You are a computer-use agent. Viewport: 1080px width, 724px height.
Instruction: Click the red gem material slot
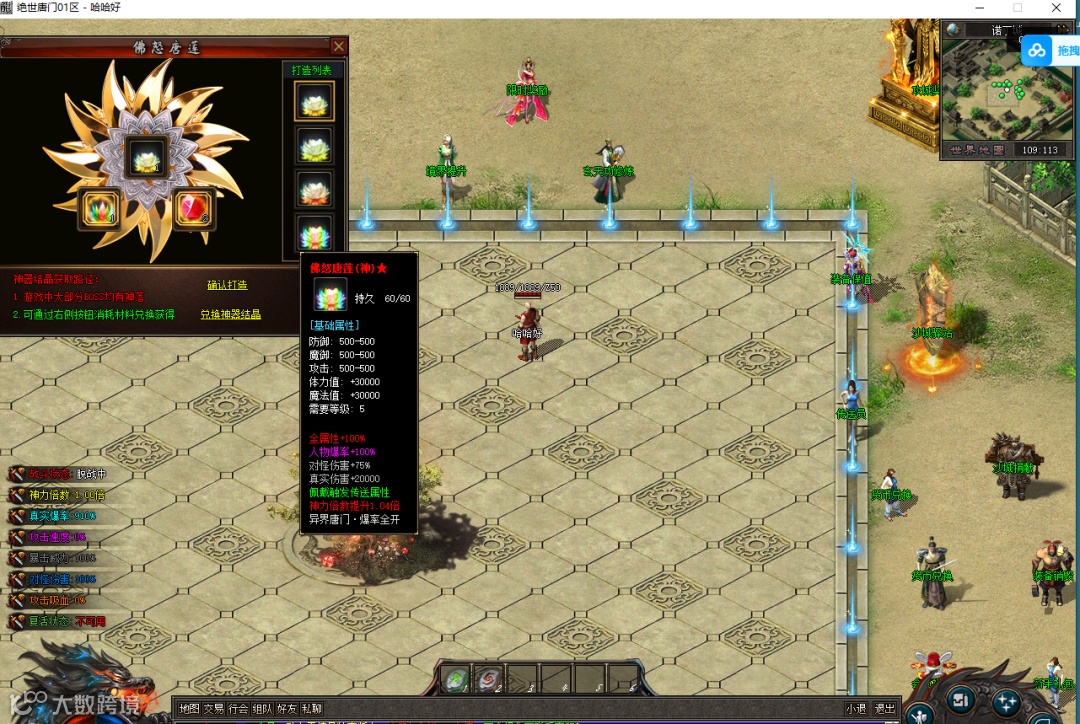[x=191, y=207]
